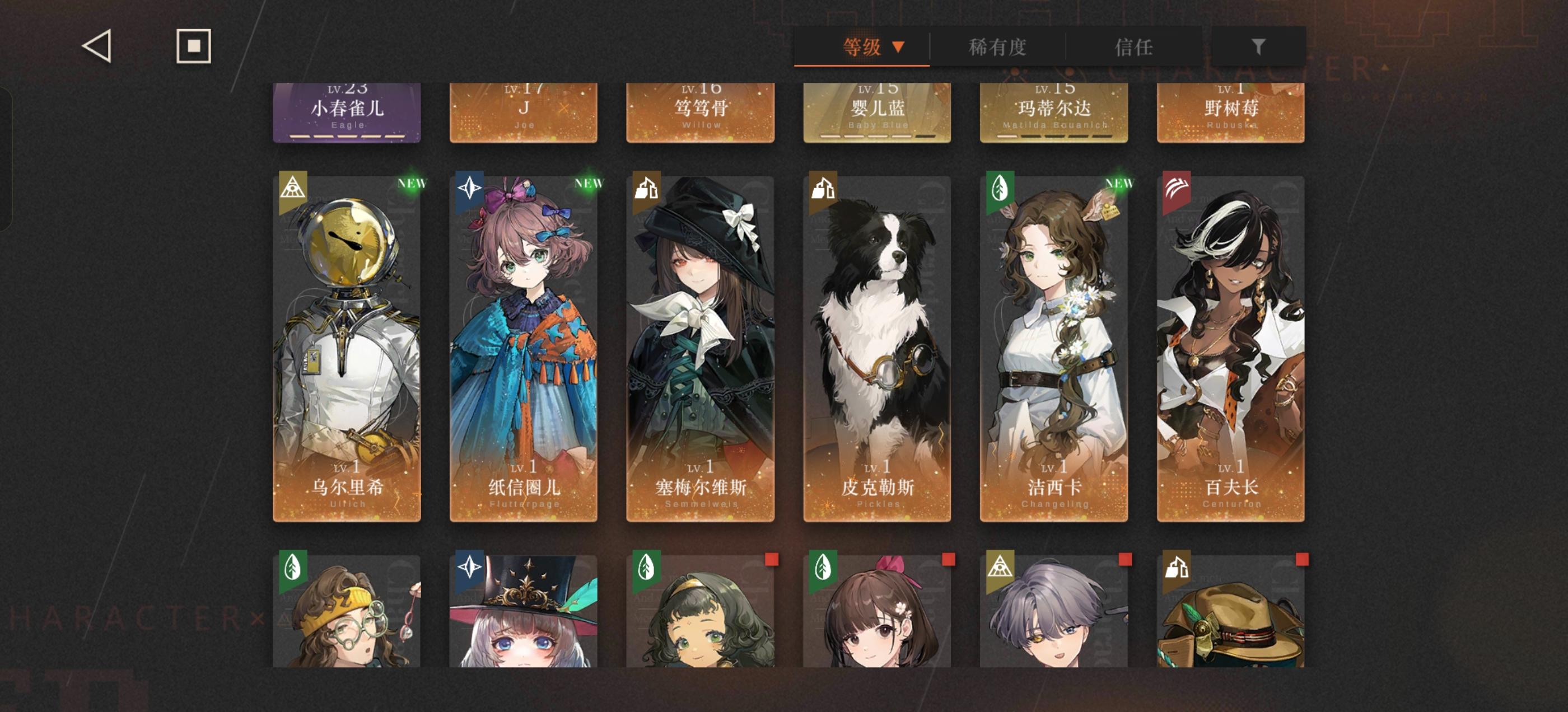Click the square icon next to the back arrow
Screen dimensions: 1568x712
(x=194, y=46)
